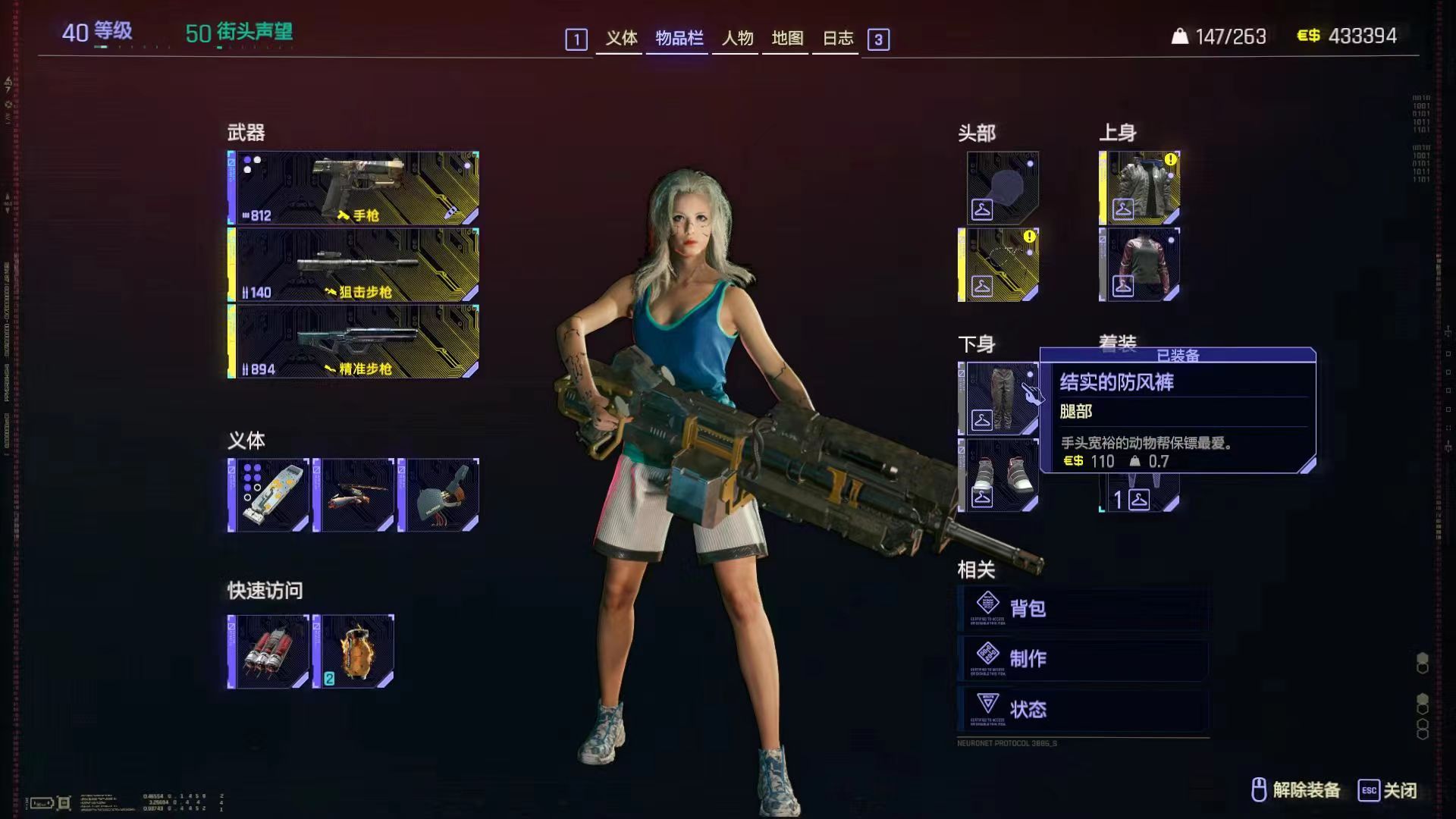Select the 手枪 weapon slot

[x=354, y=188]
